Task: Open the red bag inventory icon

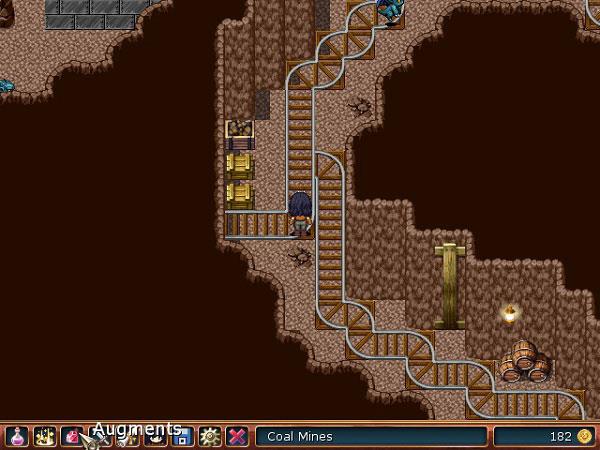Action: (x=71, y=436)
